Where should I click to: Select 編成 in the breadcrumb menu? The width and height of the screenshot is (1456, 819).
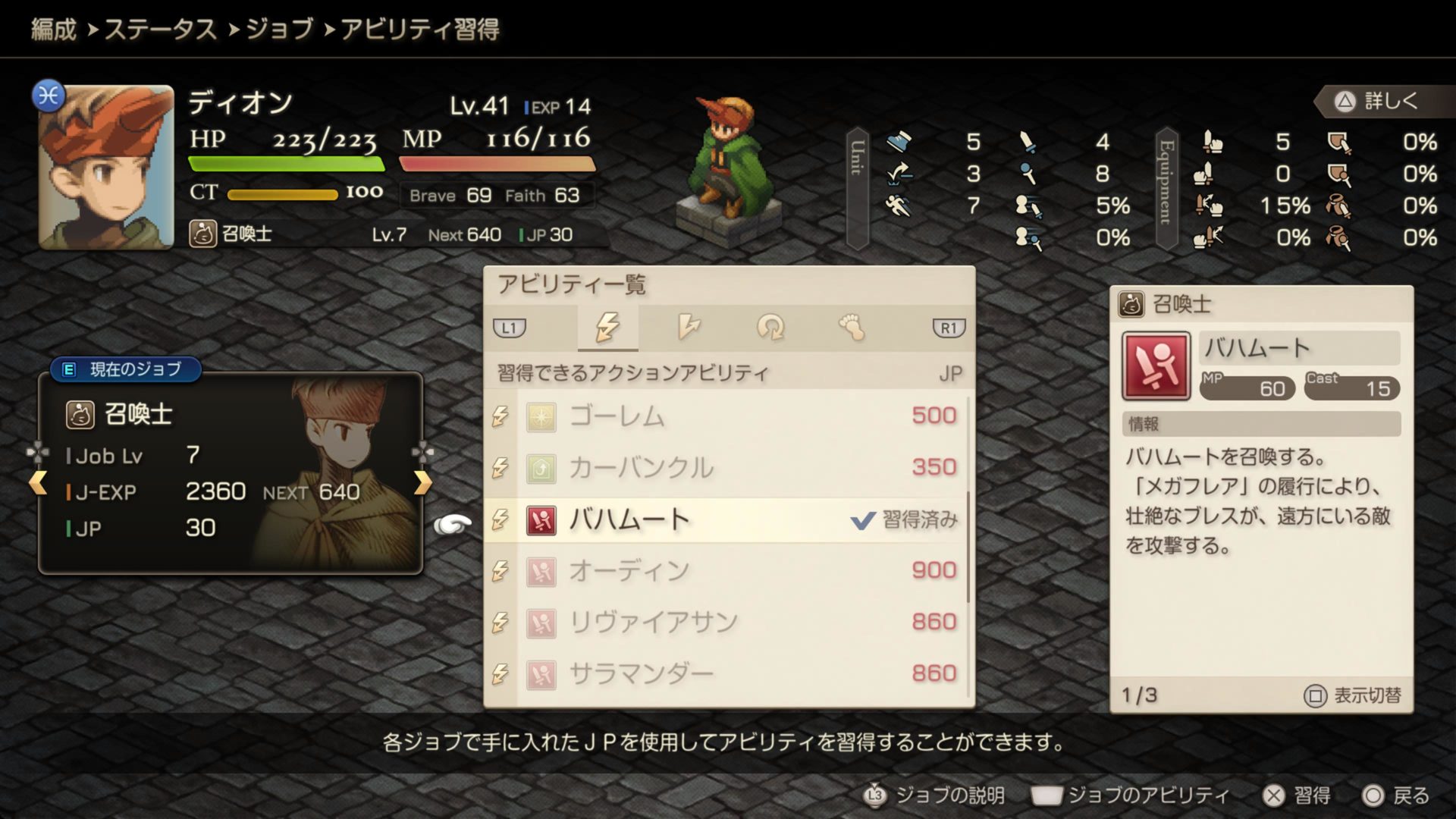52,31
